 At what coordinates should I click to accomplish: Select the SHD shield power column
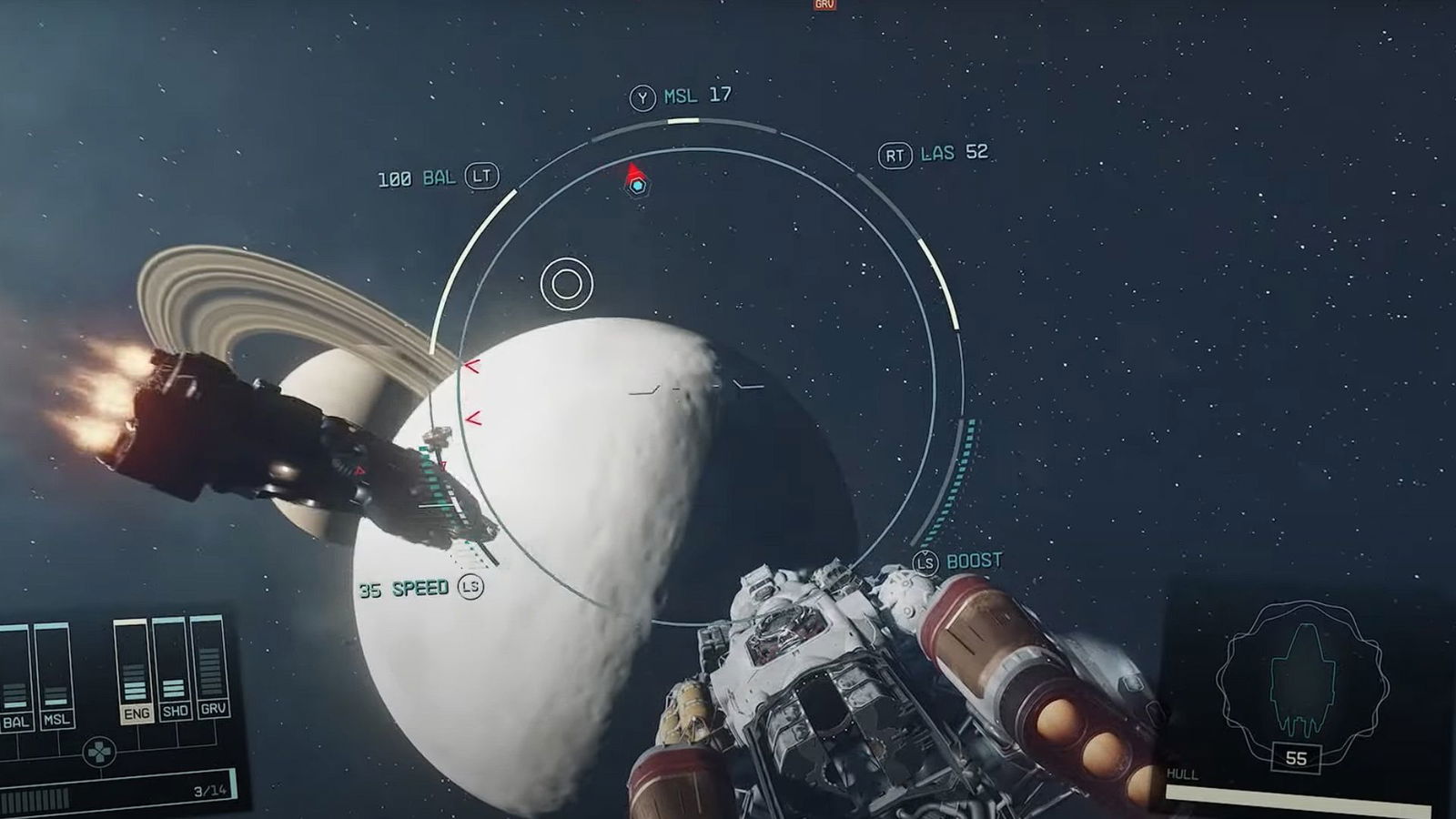(174, 669)
